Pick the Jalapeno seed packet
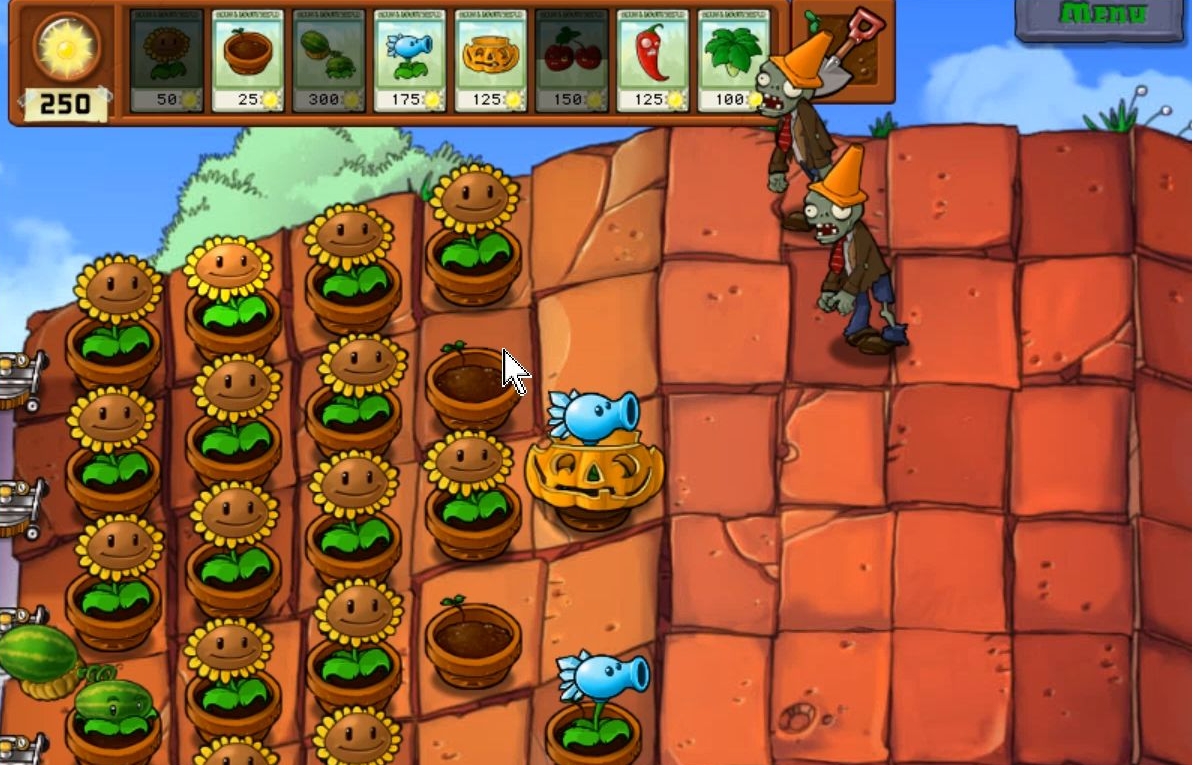Image resolution: width=1193 pixels, height=765 pixels. 652,60
